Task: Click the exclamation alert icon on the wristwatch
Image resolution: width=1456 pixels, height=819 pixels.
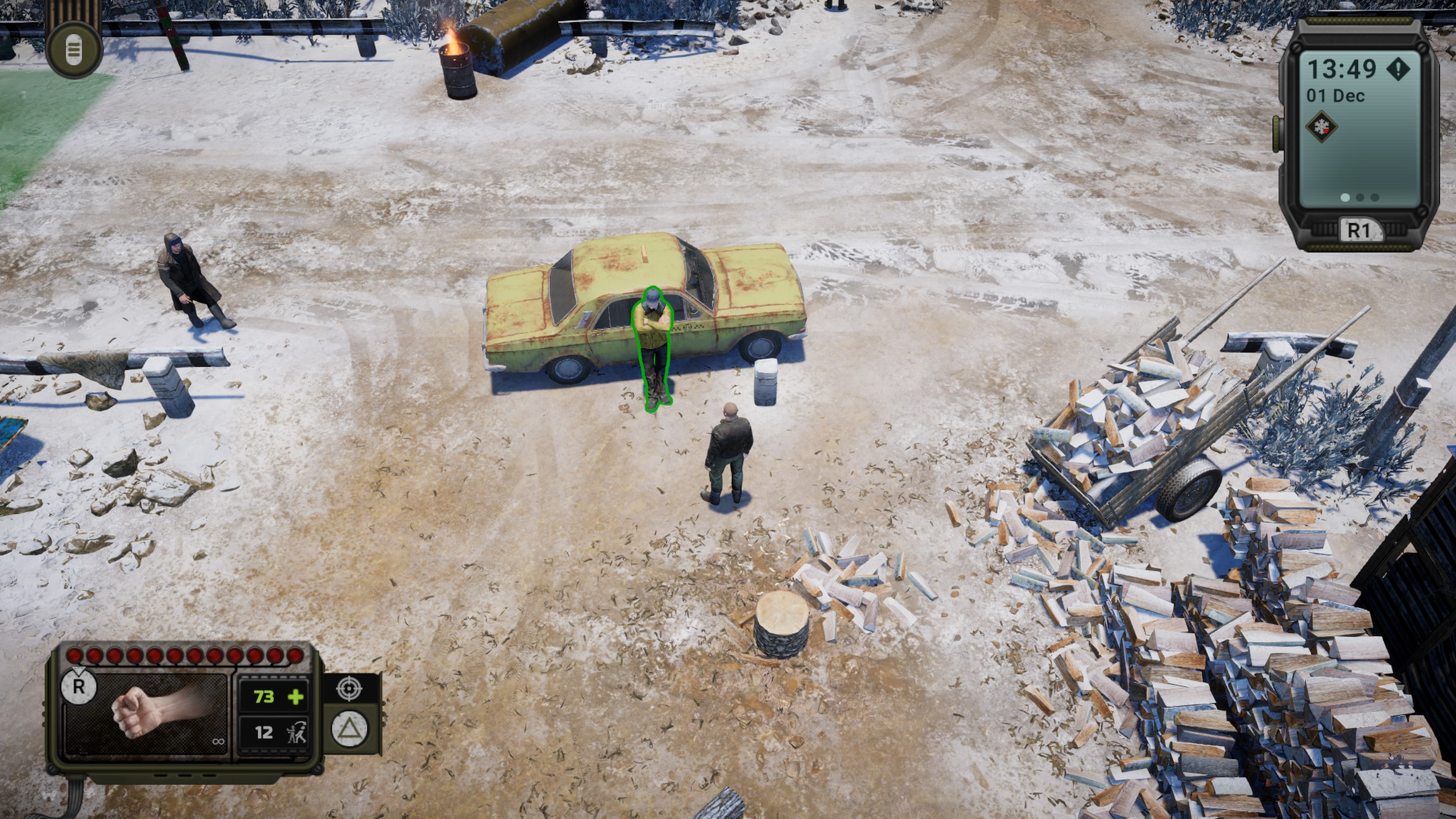Action: (x=1399, y=69)
